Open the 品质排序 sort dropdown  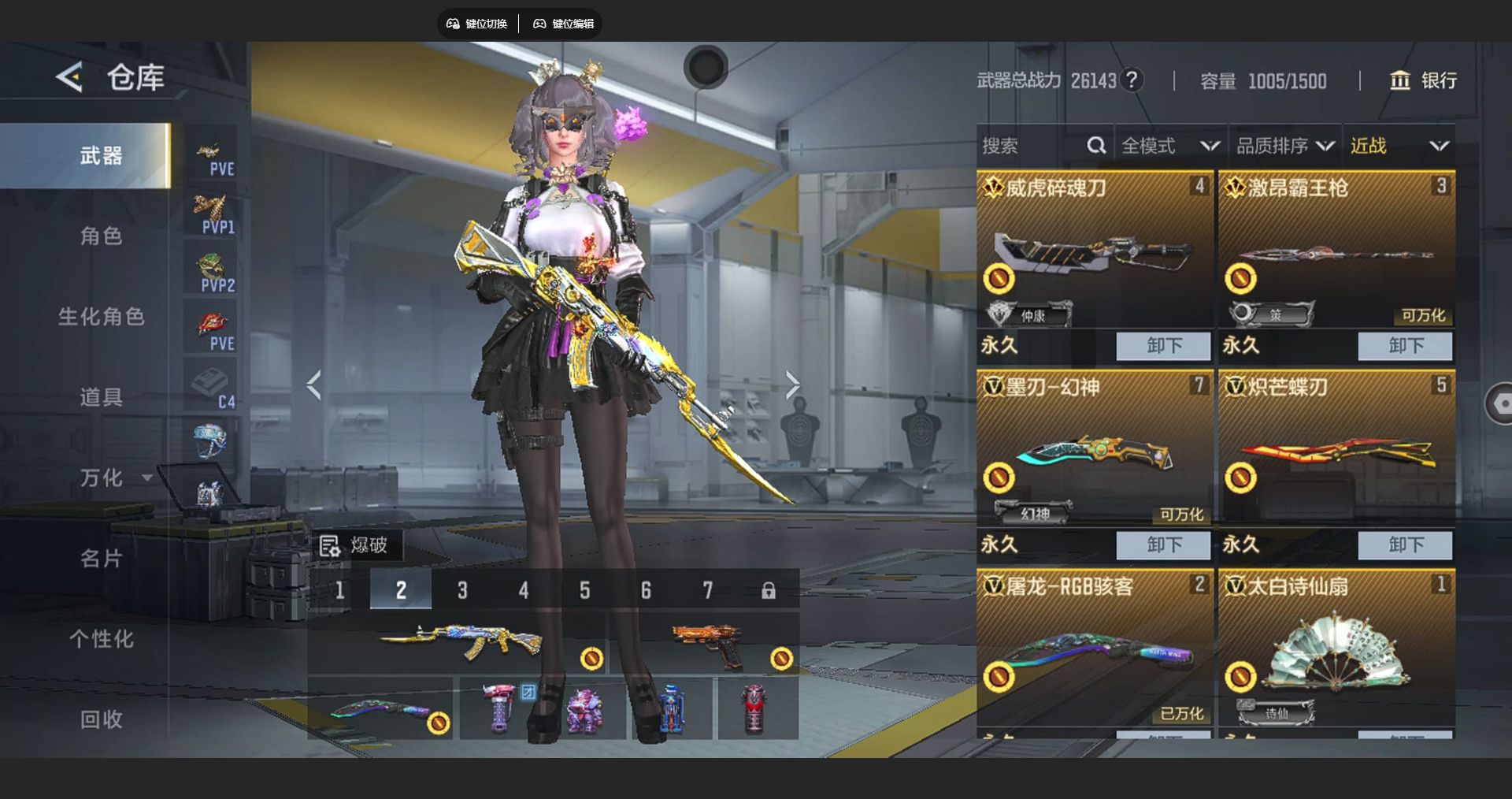(1284, 146)
